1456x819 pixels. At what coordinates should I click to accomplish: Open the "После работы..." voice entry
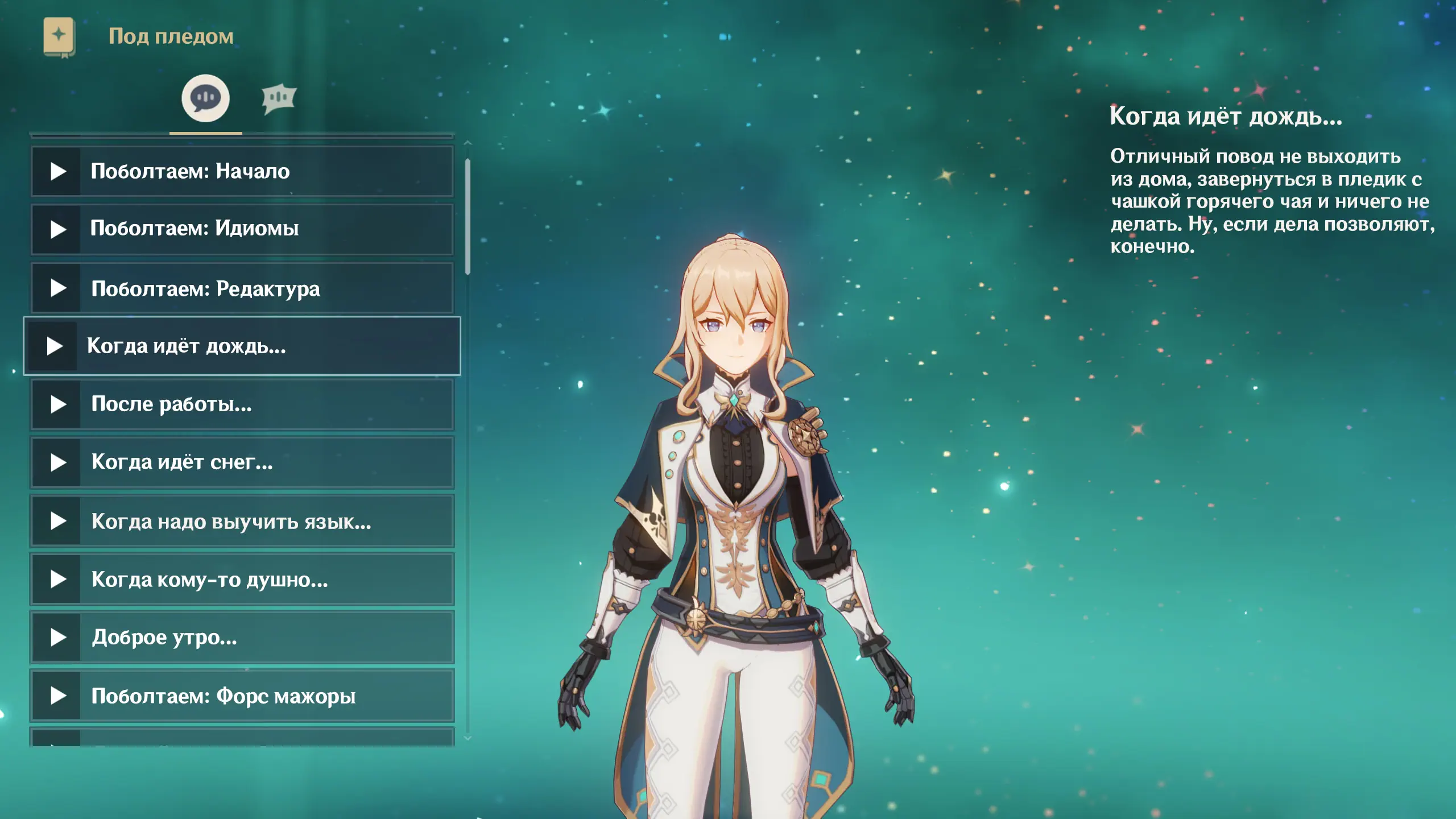coord(242,404)
